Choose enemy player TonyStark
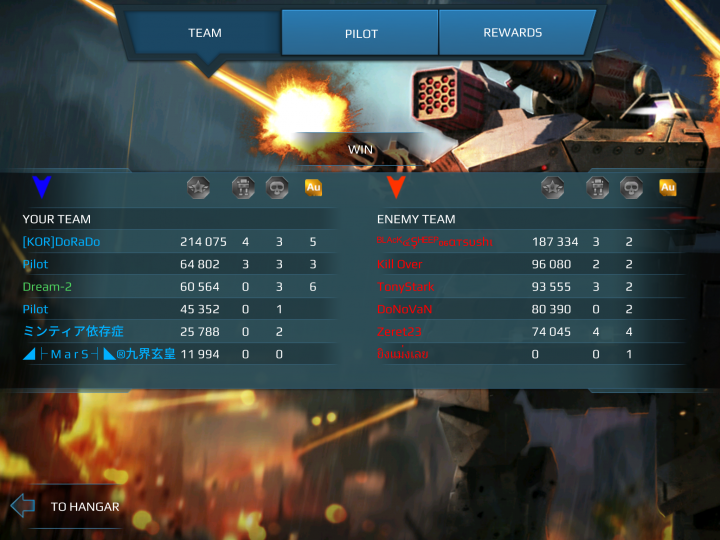Image resolution: width=720 pixels, height=540 pixels. tap(401, 287)
